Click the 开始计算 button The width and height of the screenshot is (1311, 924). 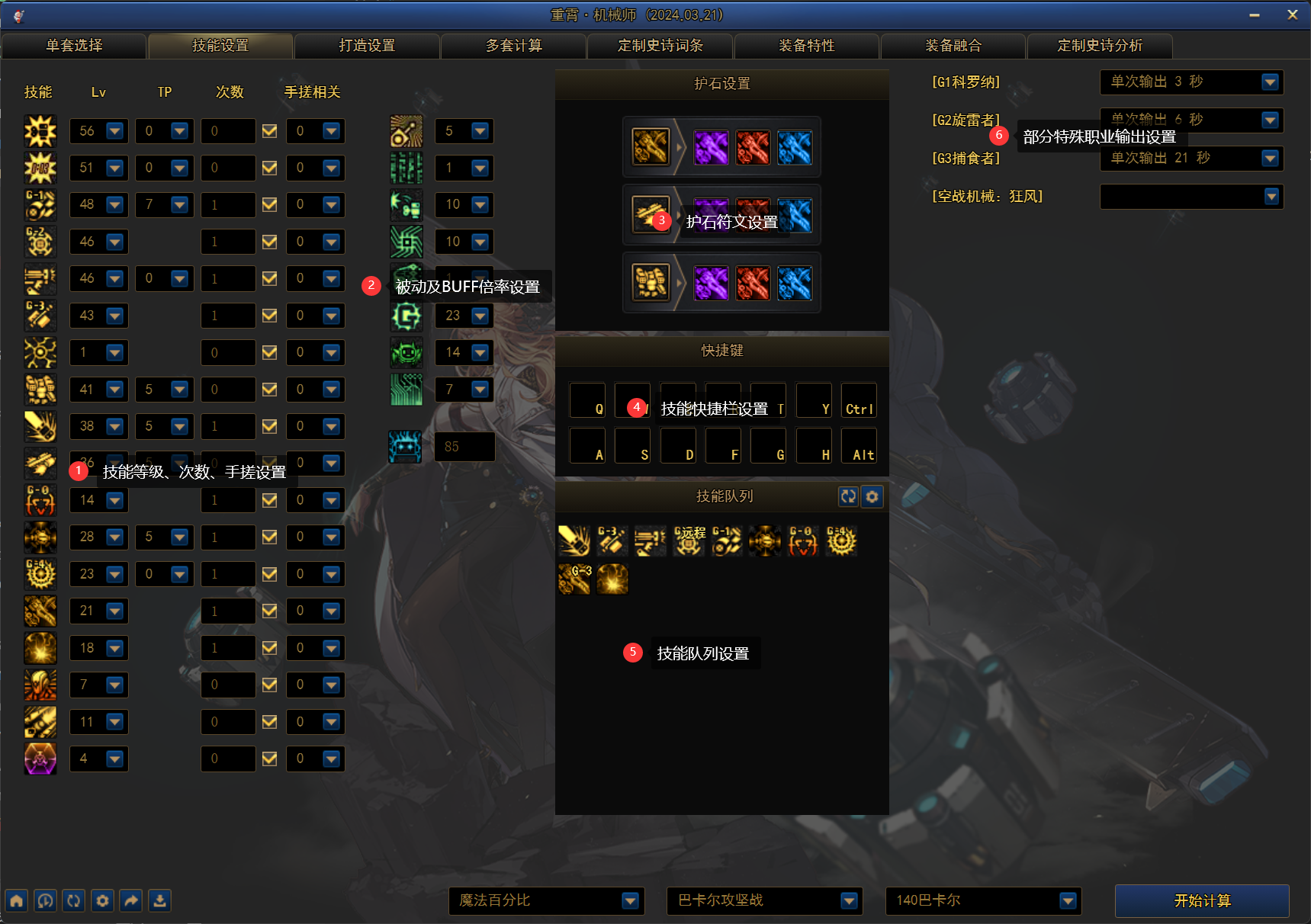[x=1202, y=900]
